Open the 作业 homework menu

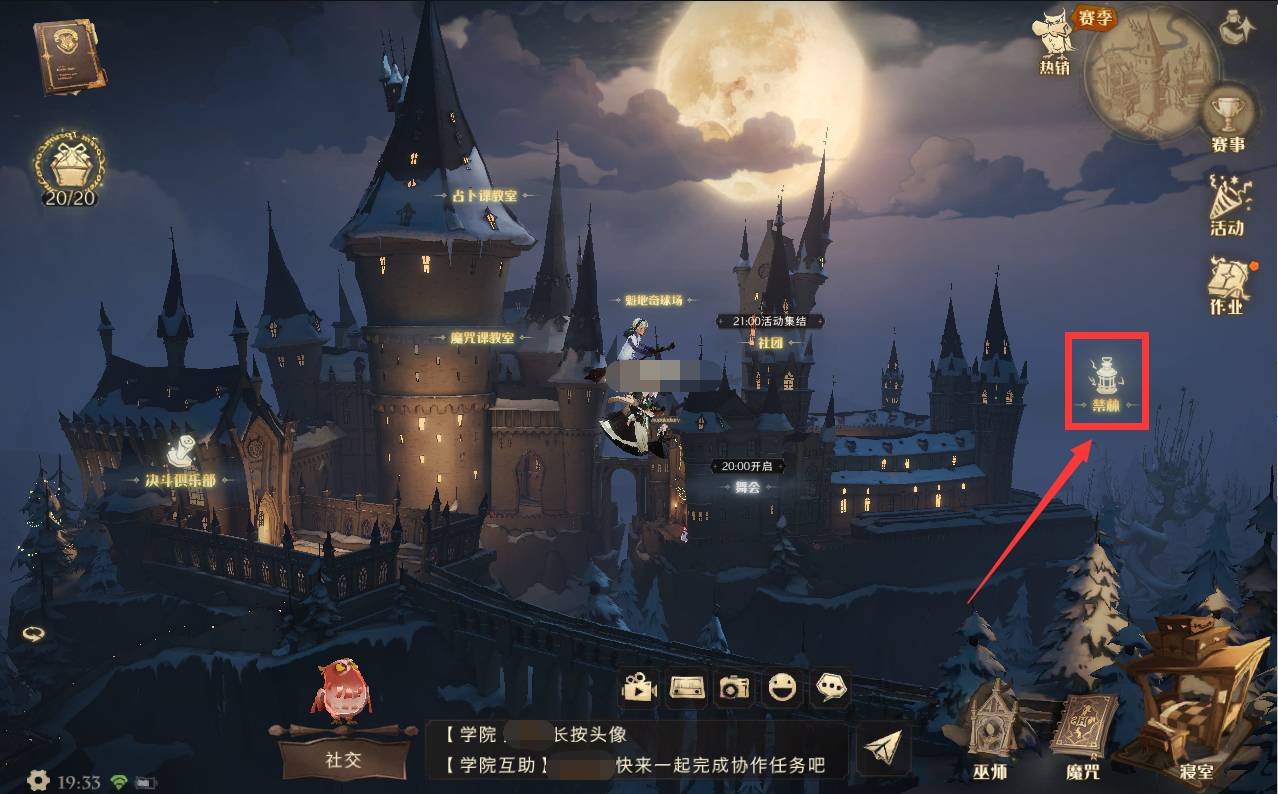1227,285
